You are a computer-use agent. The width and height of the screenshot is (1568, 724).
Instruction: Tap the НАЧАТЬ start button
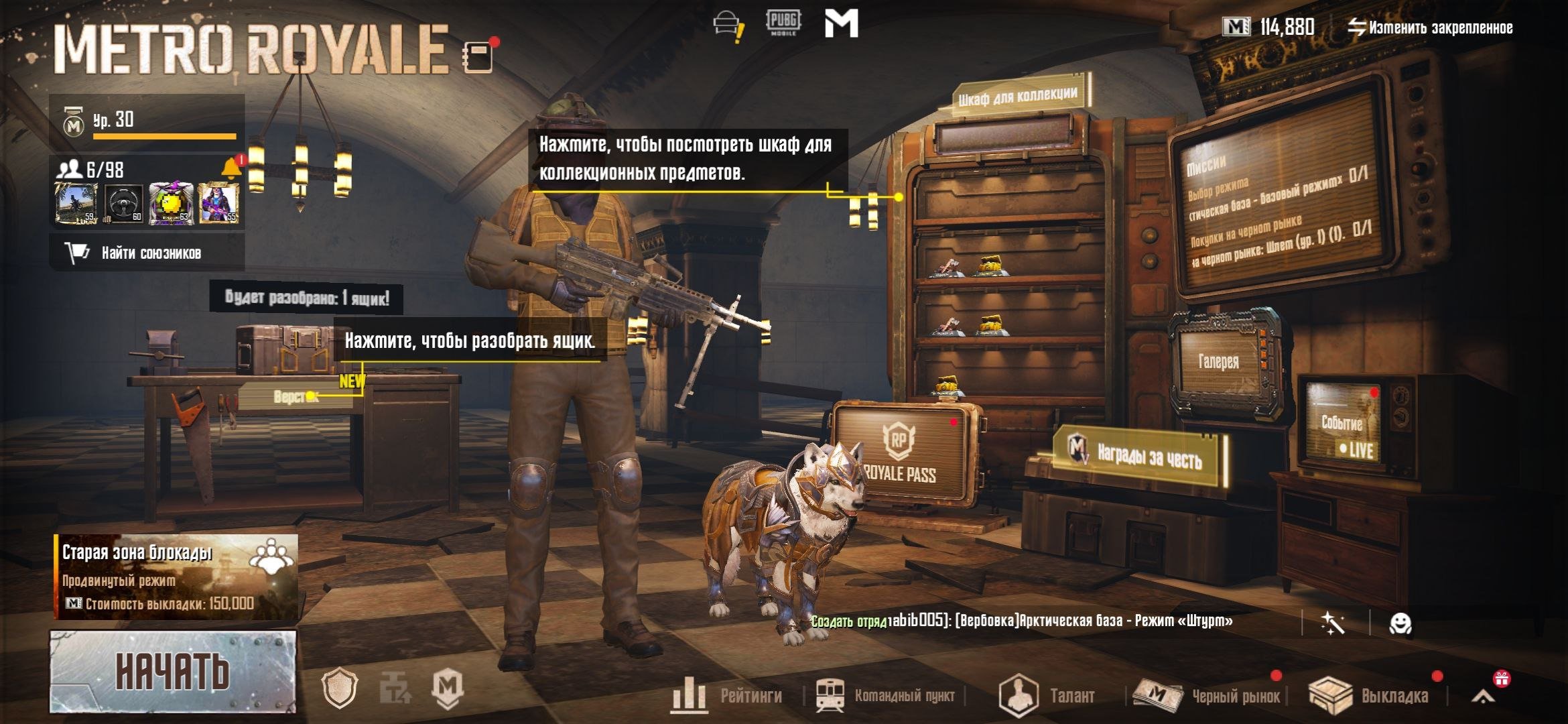pyautogui.click(x=172, y=672)
